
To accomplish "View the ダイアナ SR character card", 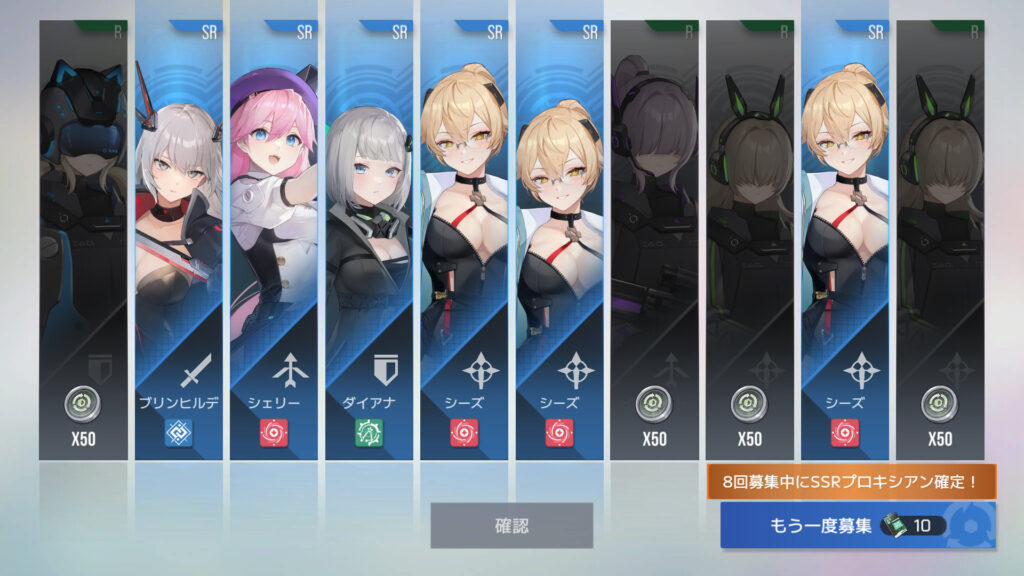I will point(369,240).
